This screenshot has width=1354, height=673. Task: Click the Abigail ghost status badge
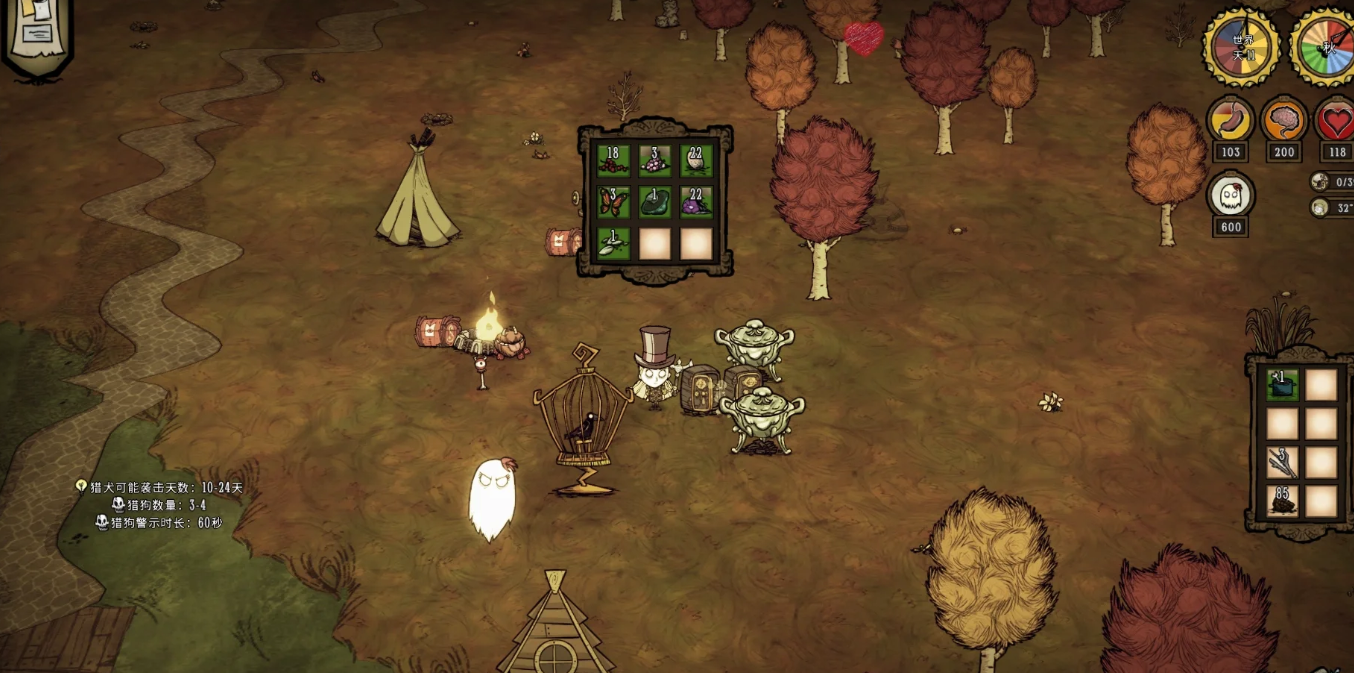[x=1231, y=196]
